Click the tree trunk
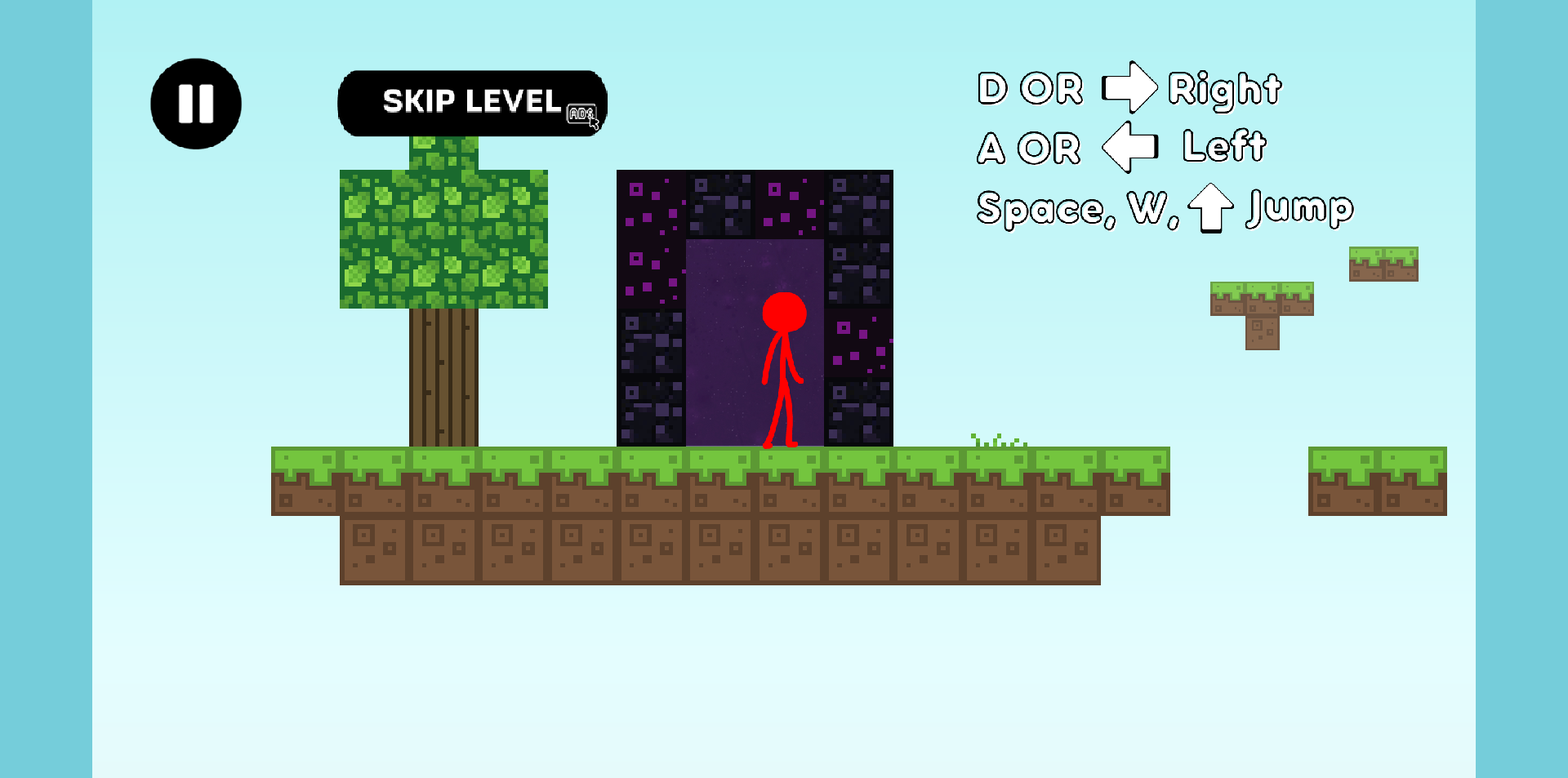The height and width of the screenshot is (778, 1568). [443, 376]
